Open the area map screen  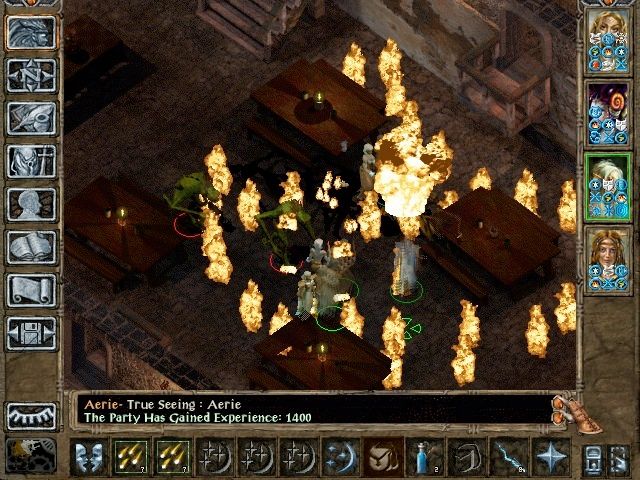coord(31,75)
